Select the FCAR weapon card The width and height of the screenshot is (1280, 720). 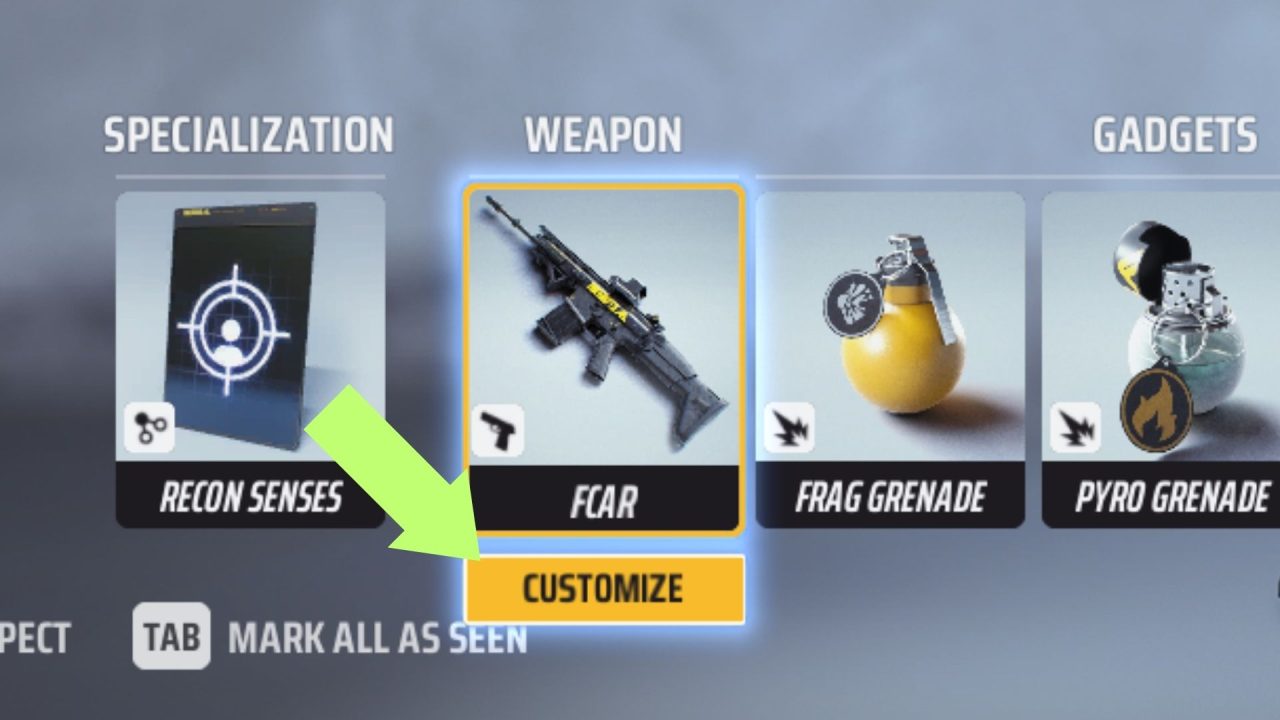[x=605, y=330]
